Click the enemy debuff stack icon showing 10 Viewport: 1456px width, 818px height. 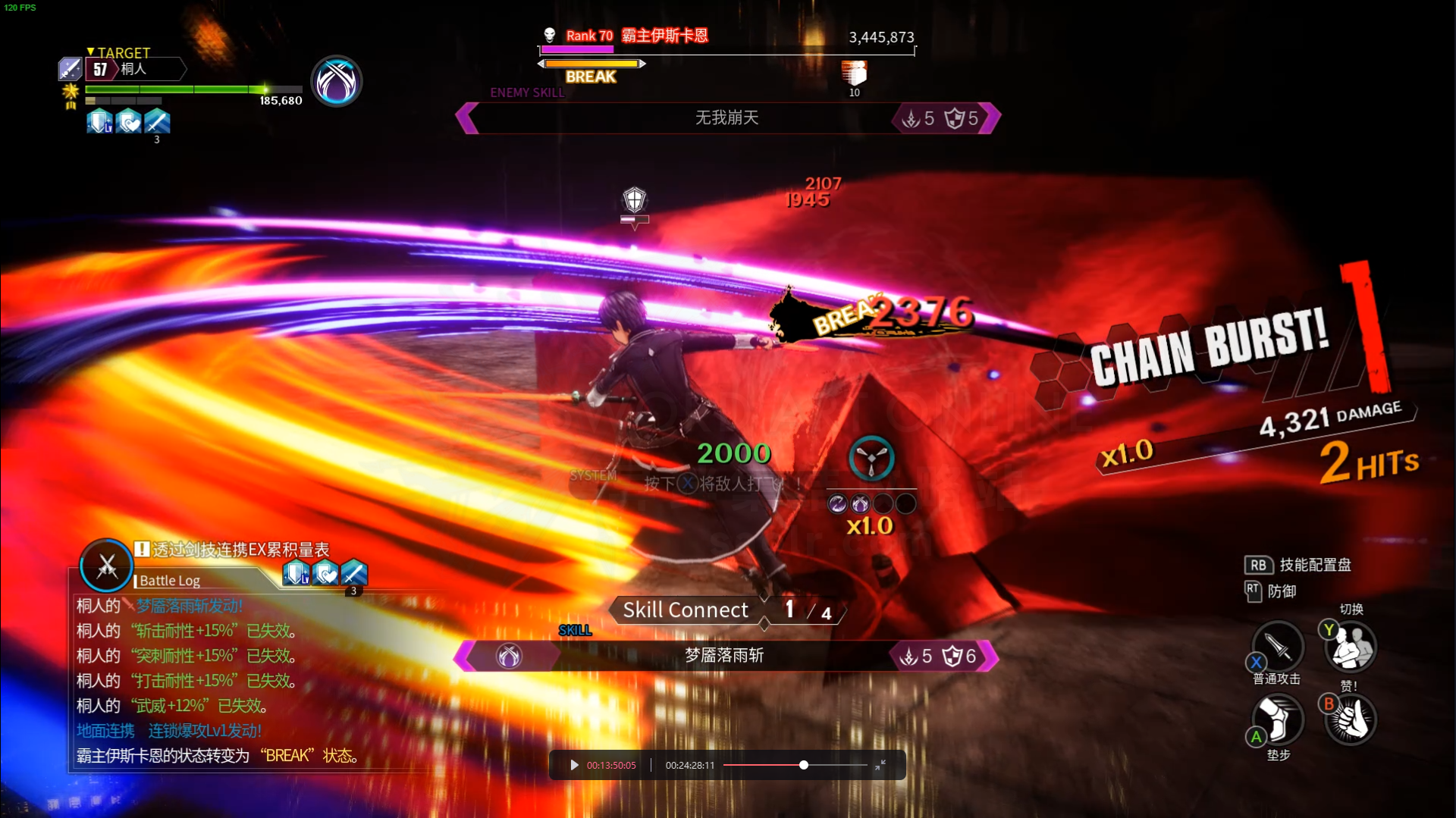click(x=854, y=74)
